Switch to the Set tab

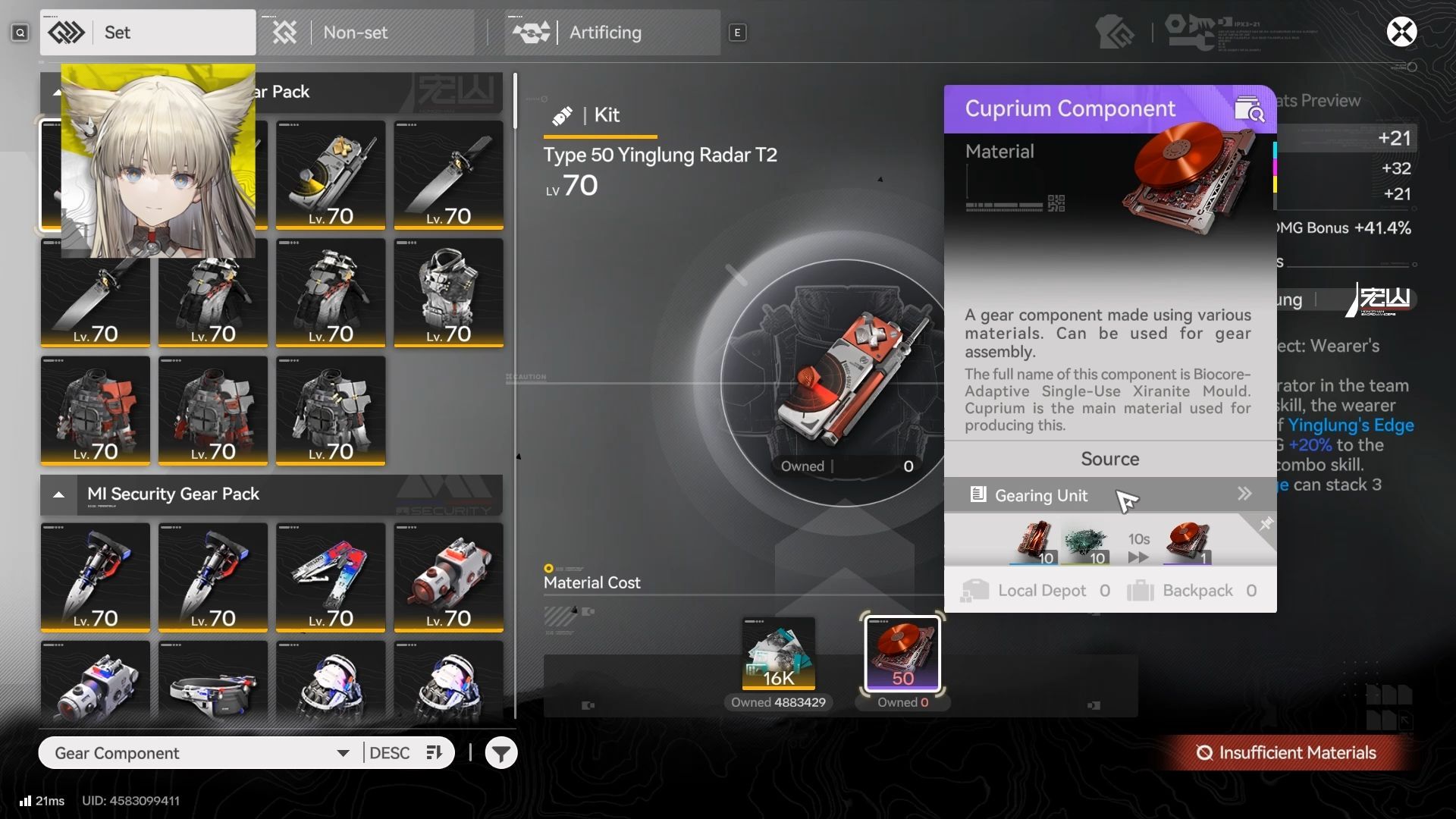pyautogui.click(x=148, y=33)
